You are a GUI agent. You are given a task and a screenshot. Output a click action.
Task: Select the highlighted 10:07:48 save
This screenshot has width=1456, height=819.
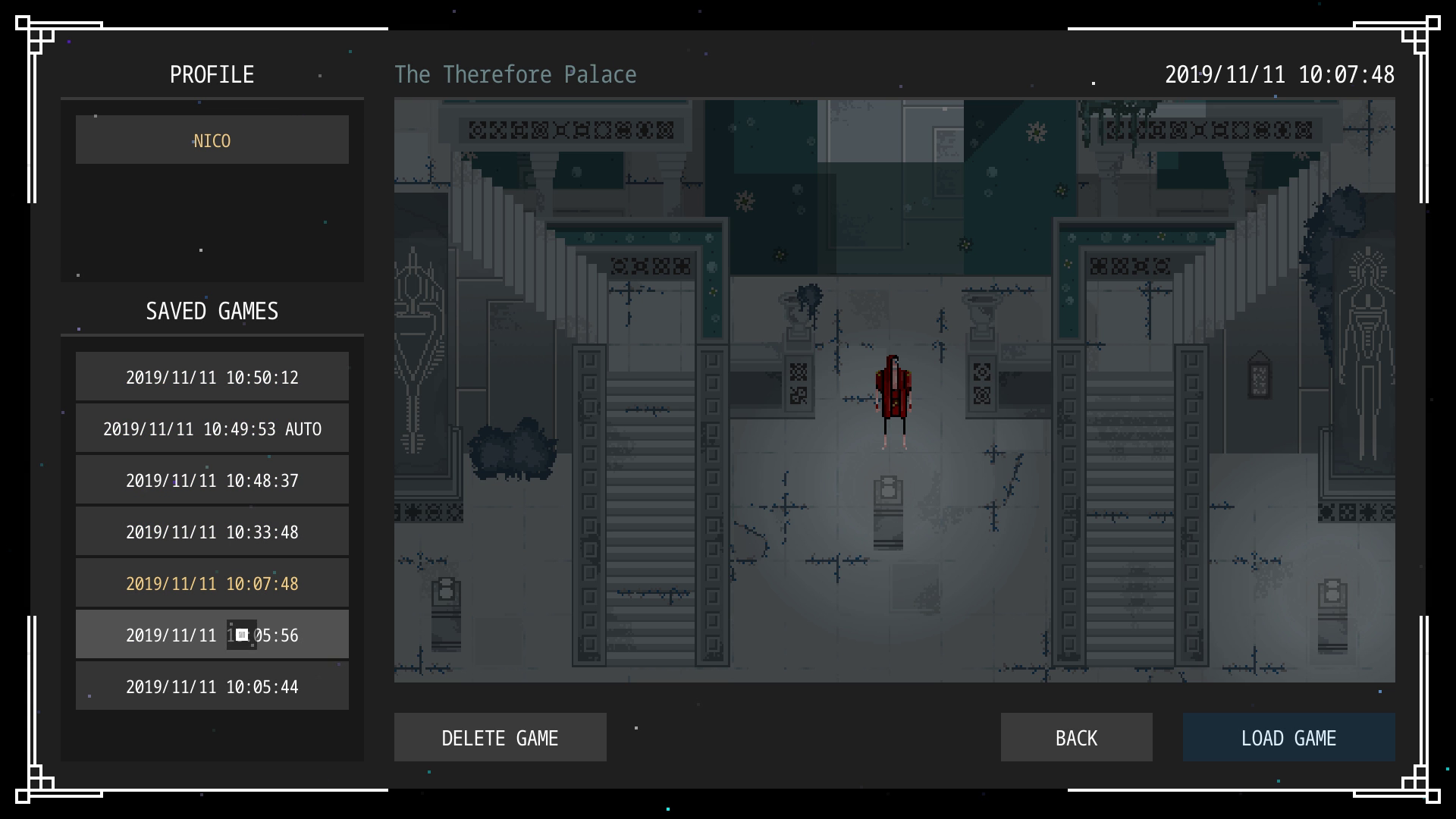point(212,583)
